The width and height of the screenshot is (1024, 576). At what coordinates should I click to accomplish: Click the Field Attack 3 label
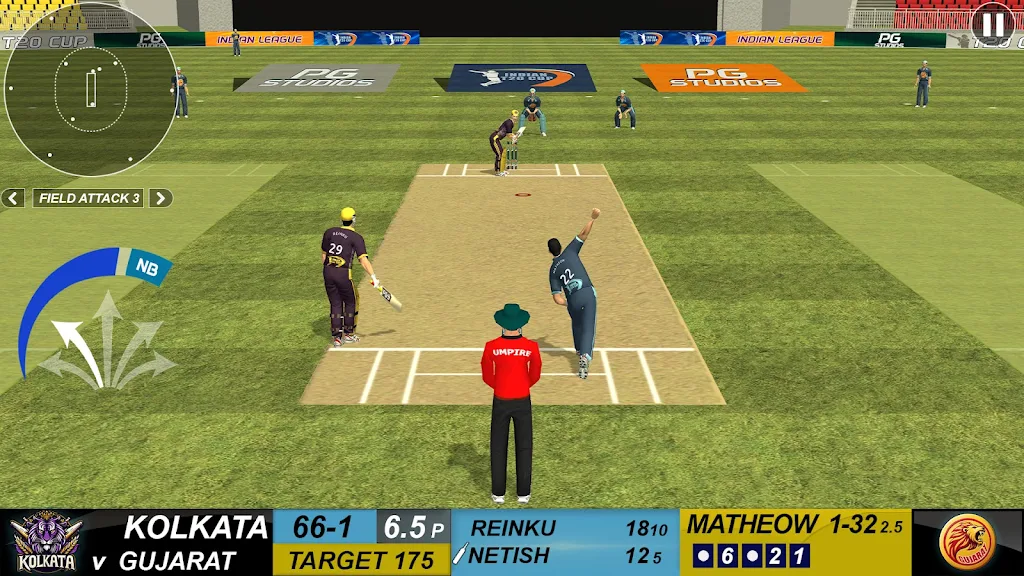coord(88,198)
